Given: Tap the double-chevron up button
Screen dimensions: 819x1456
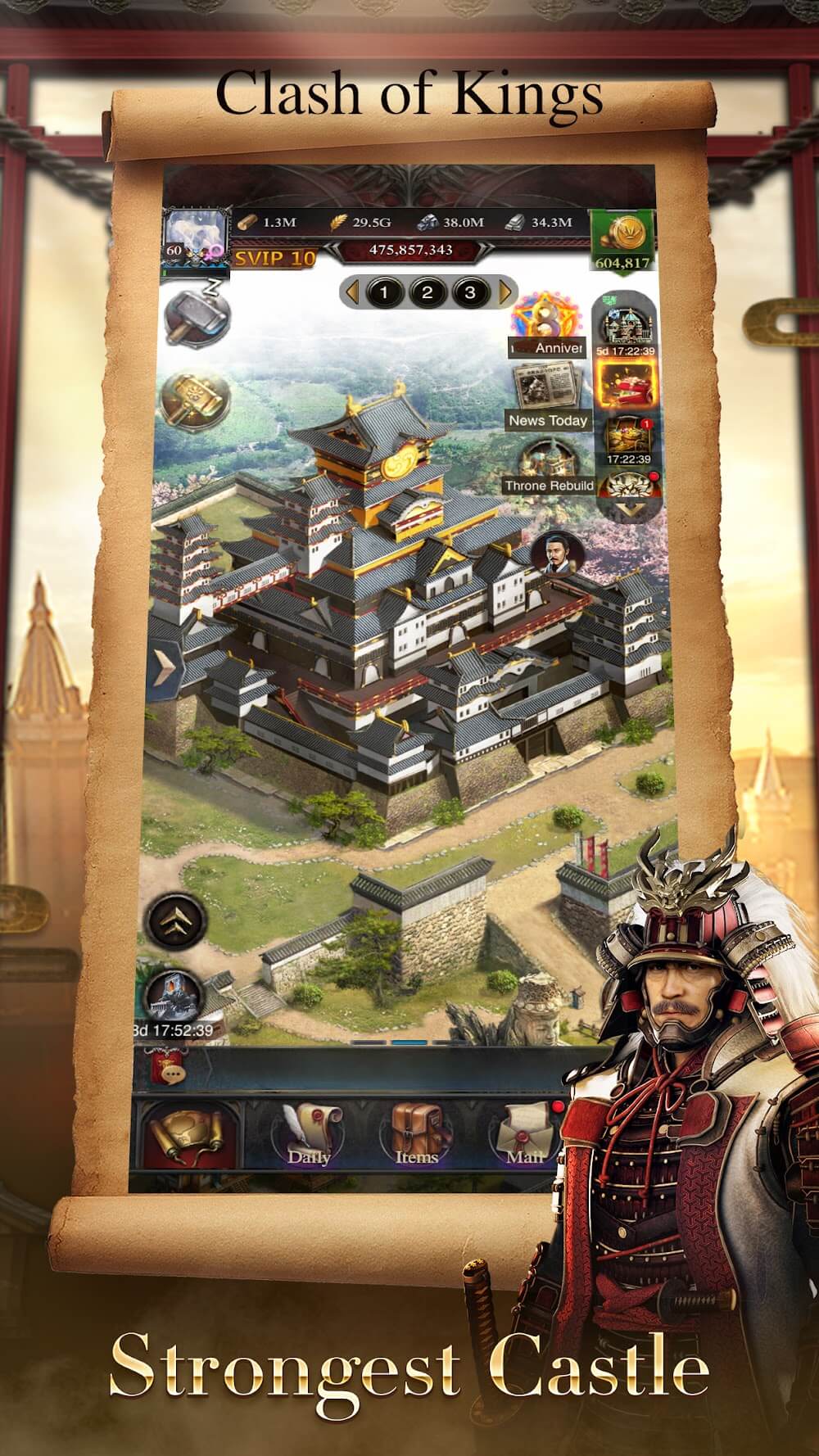Looking at the screenshot, I should (x=174, y=920).
